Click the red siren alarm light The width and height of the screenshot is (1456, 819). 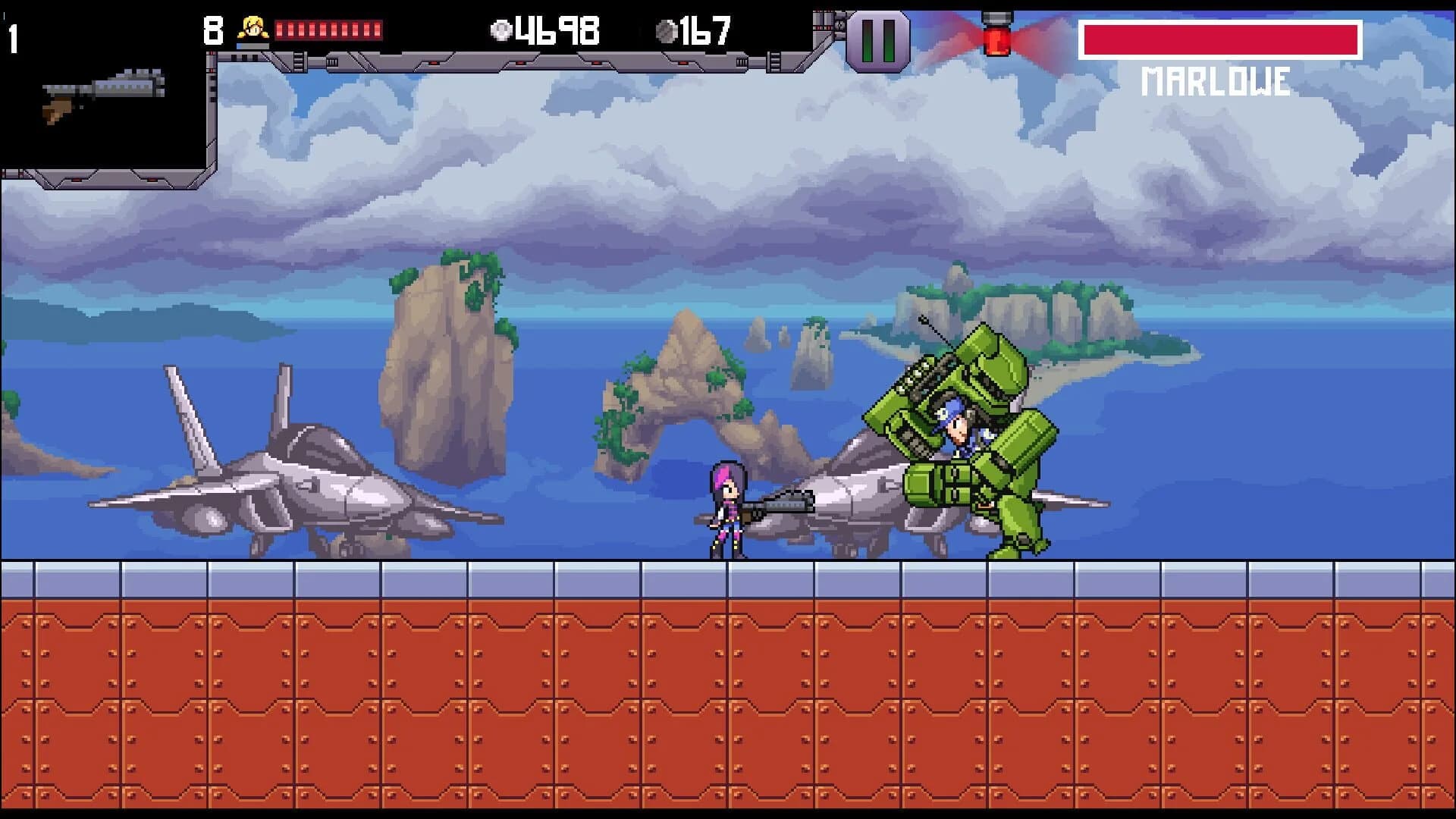(997, 36)
